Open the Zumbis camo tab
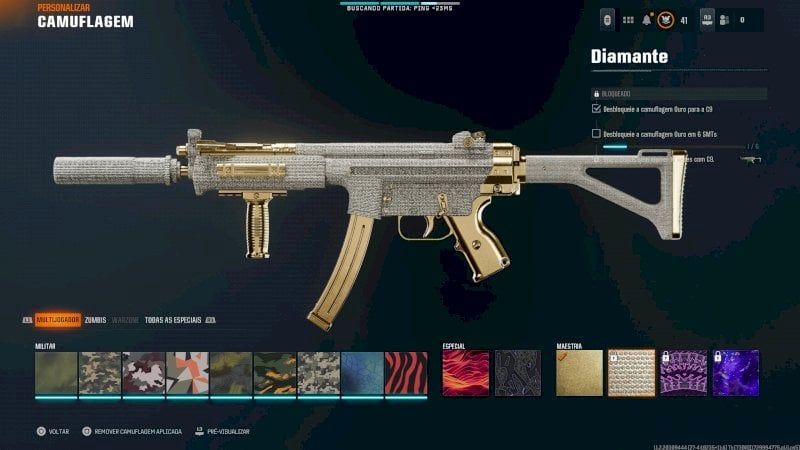The height and width of the screenshot is (450, 800). [95, 320]
